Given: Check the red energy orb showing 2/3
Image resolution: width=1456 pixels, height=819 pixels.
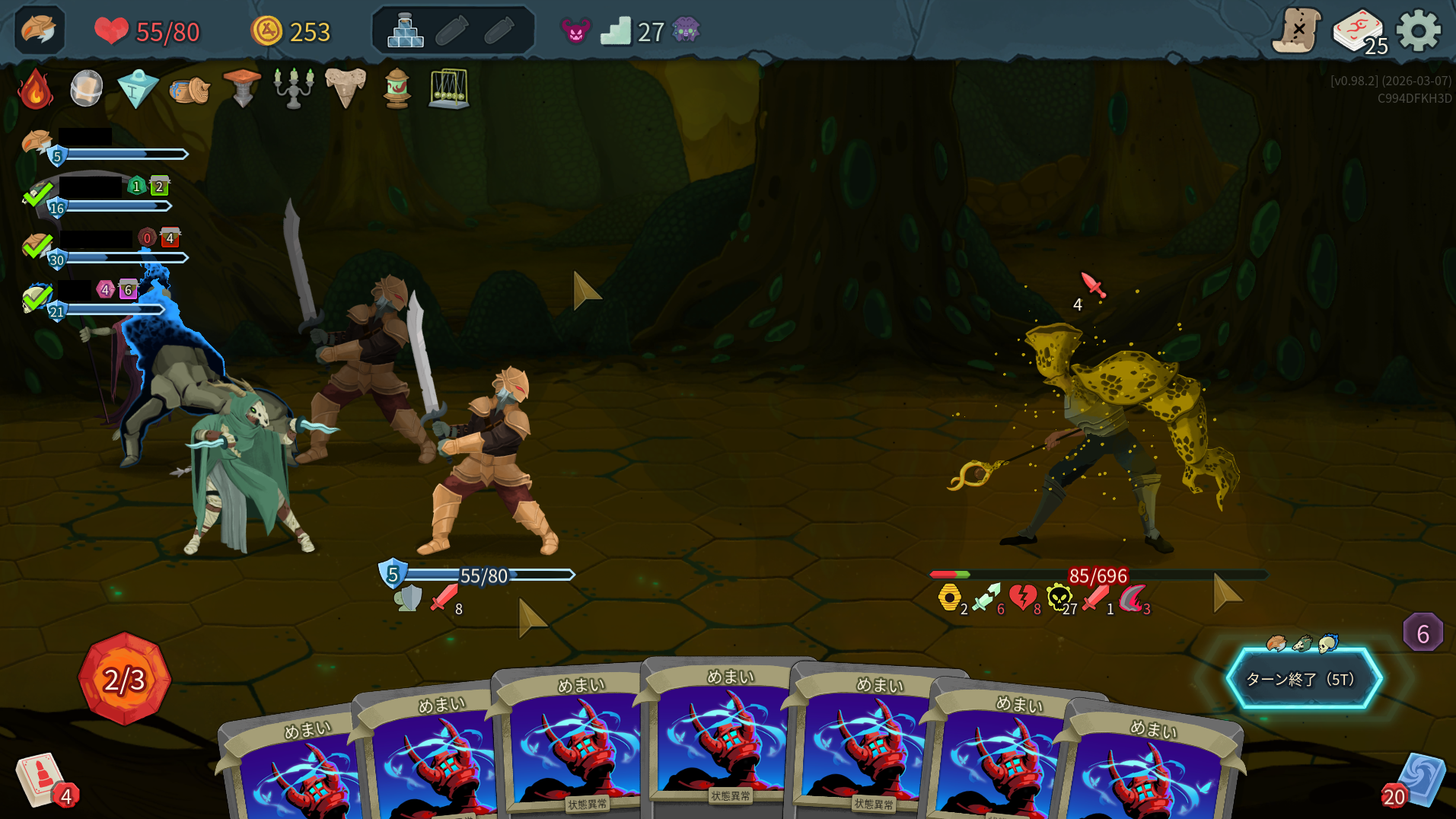Looking at the screenshot, I should tap(124, 678).
